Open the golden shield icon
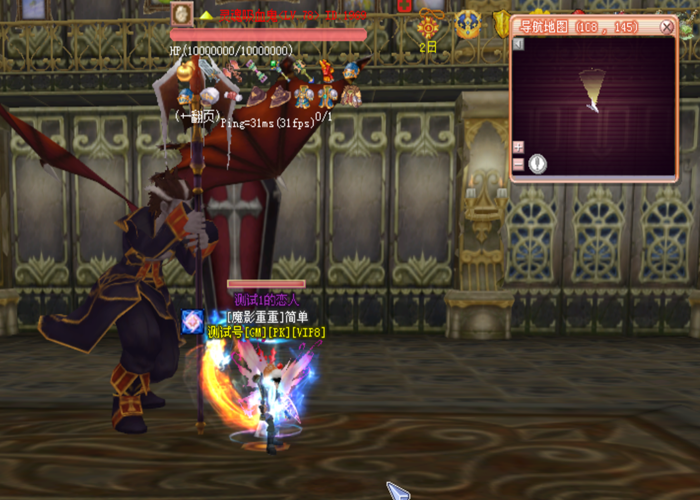Screen dimensions: 700x500 pyautogui.click(x=501, y=23)
